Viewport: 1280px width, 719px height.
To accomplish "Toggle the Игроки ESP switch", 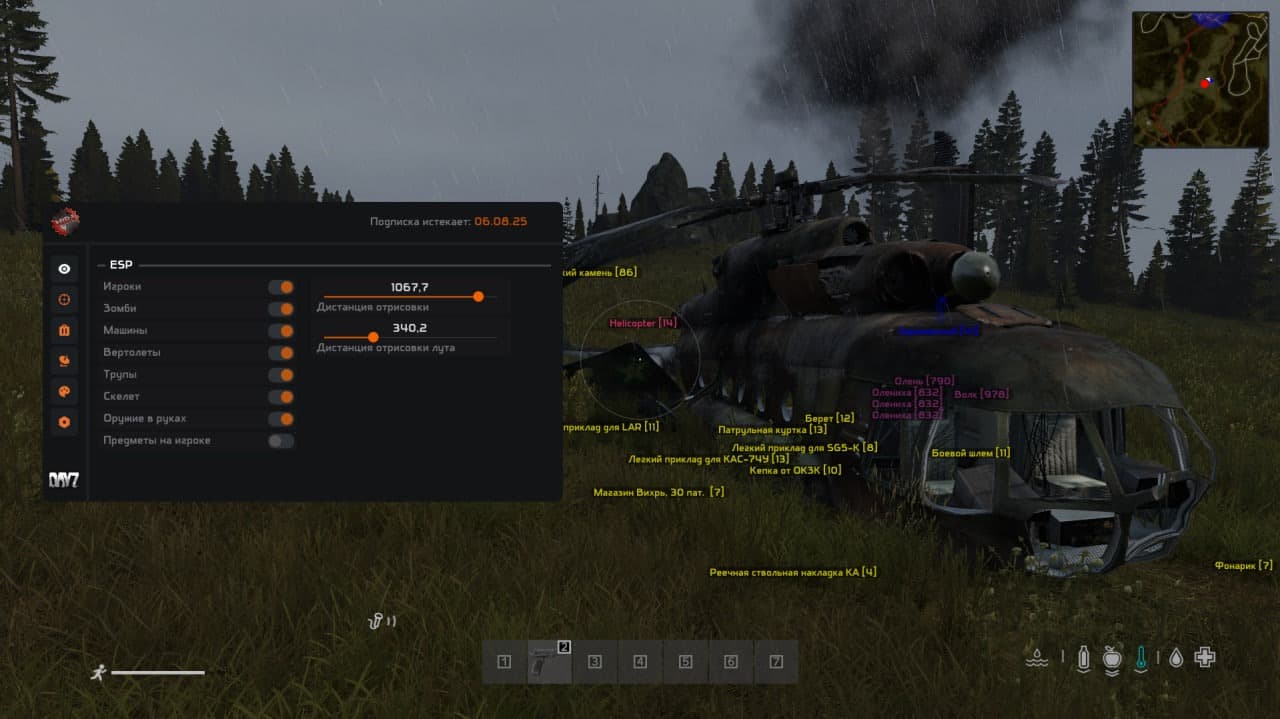I will pyautogui.click(x=281, y=287).
